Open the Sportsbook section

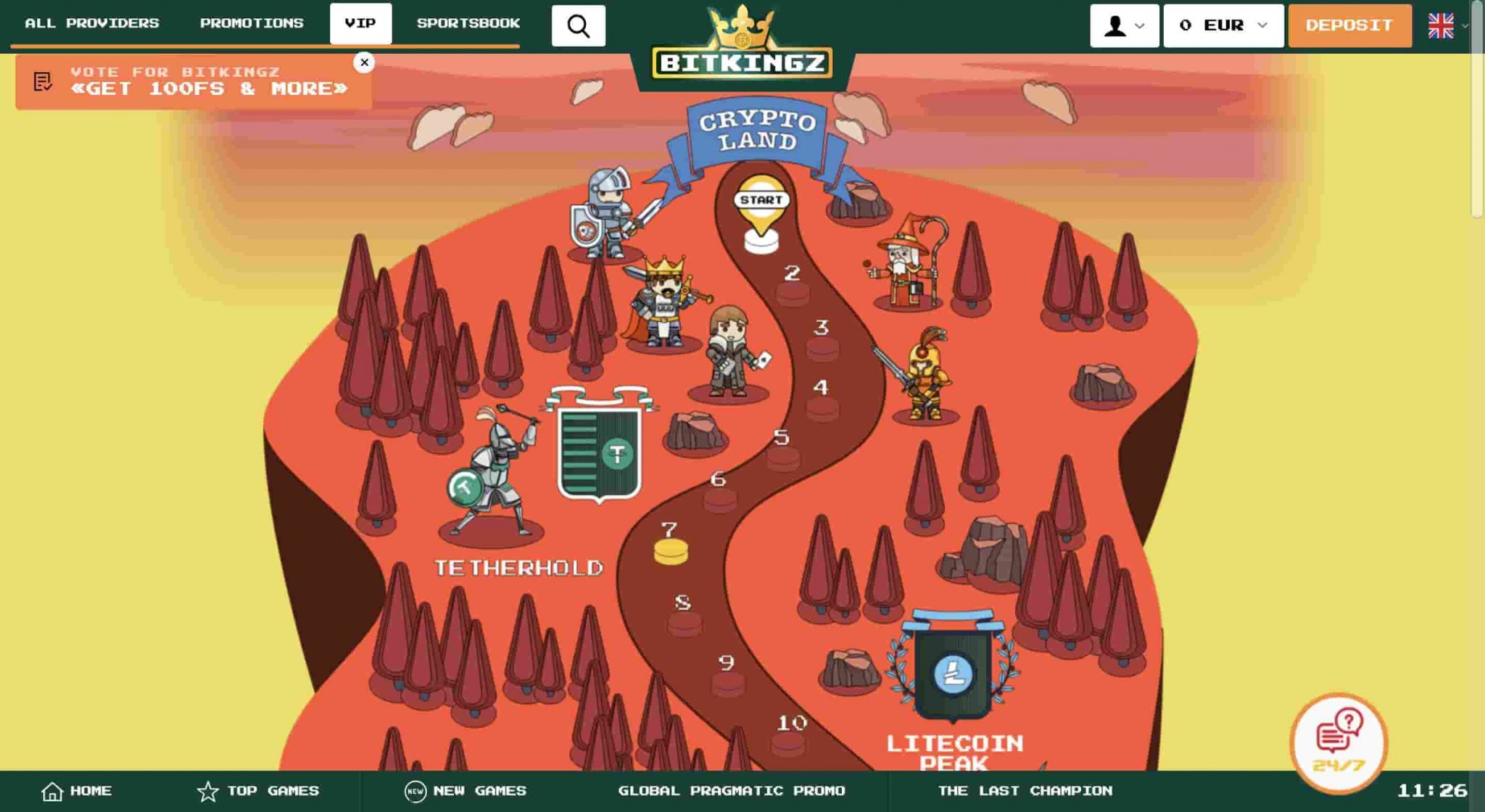pyautogui.click(x=468, y=23)
